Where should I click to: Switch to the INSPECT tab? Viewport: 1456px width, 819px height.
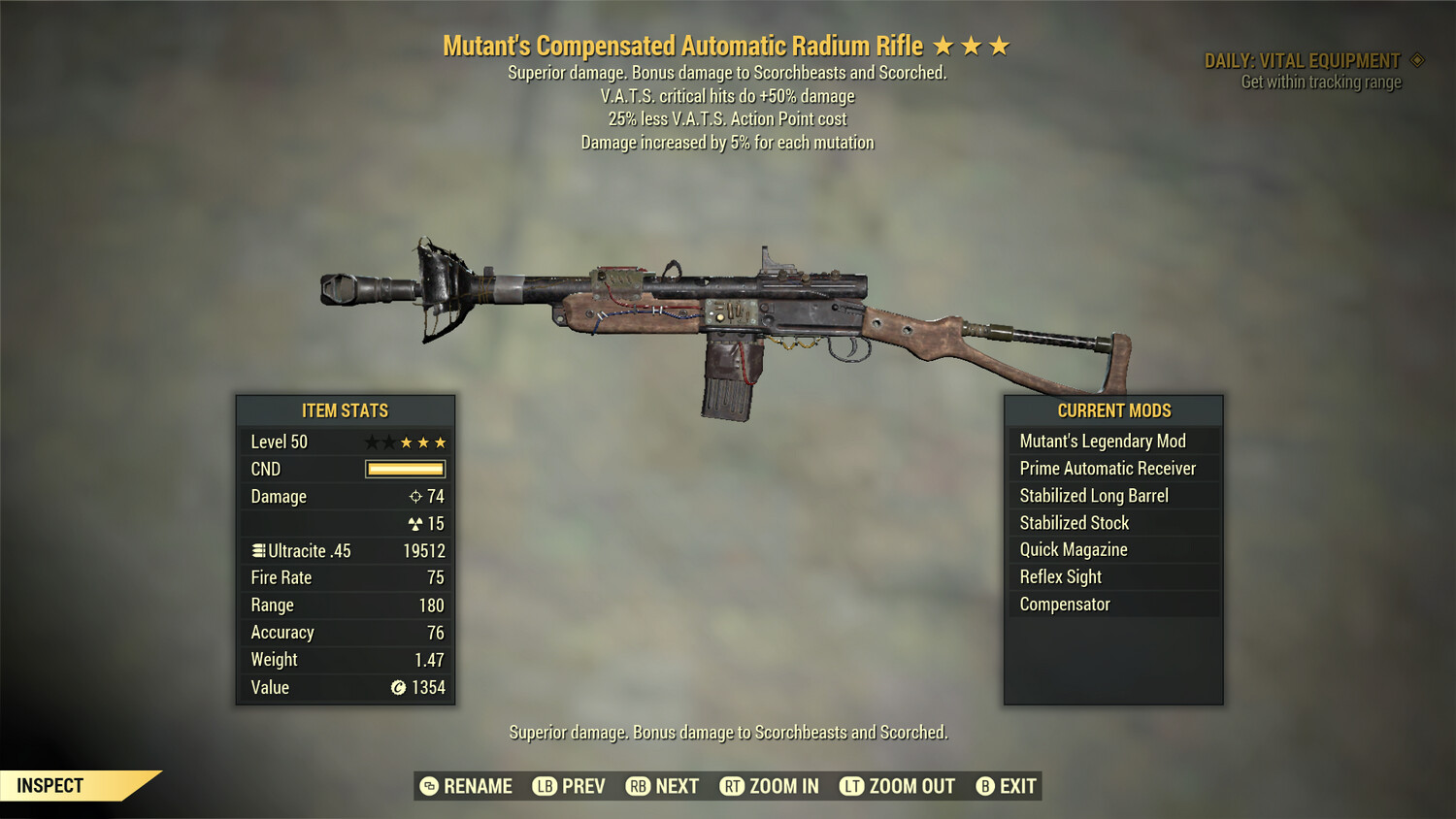click(x=50, y=785)
